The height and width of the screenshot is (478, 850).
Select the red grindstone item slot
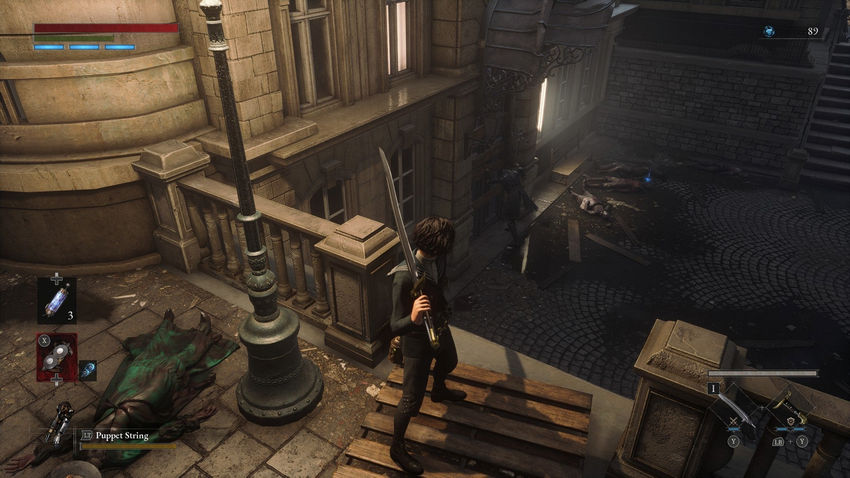tap(56, 357)
